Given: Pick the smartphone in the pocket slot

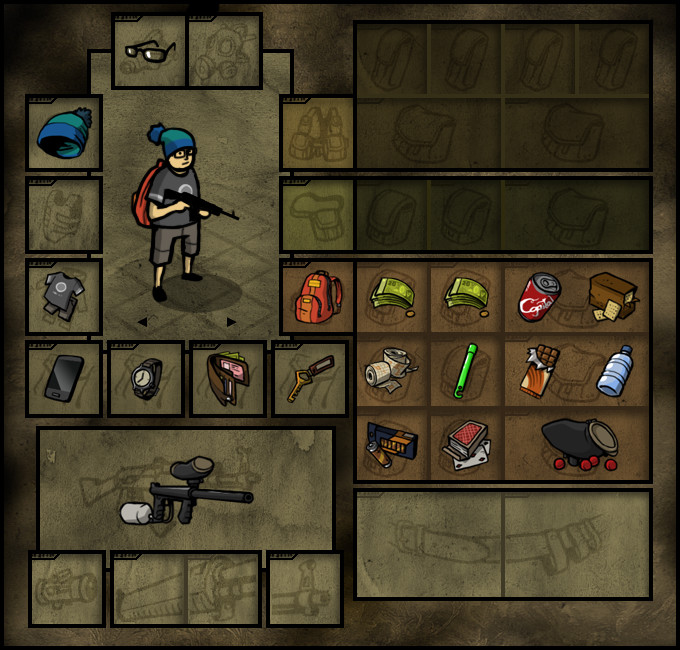Looking at the screenshot, I should coord(64,379).
